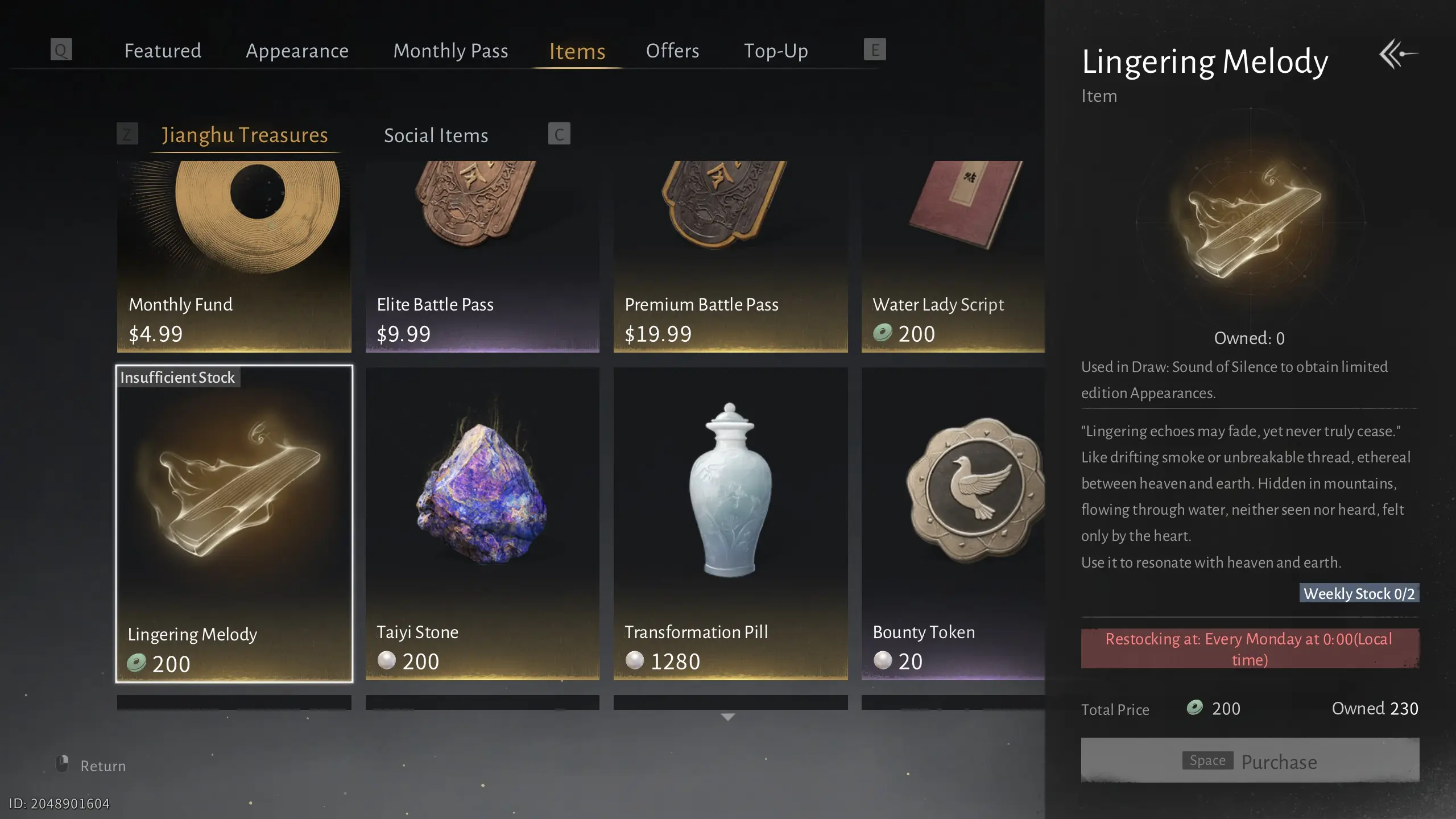
Task: Go to the Monthly Pass tab
Action: point(450,51)
